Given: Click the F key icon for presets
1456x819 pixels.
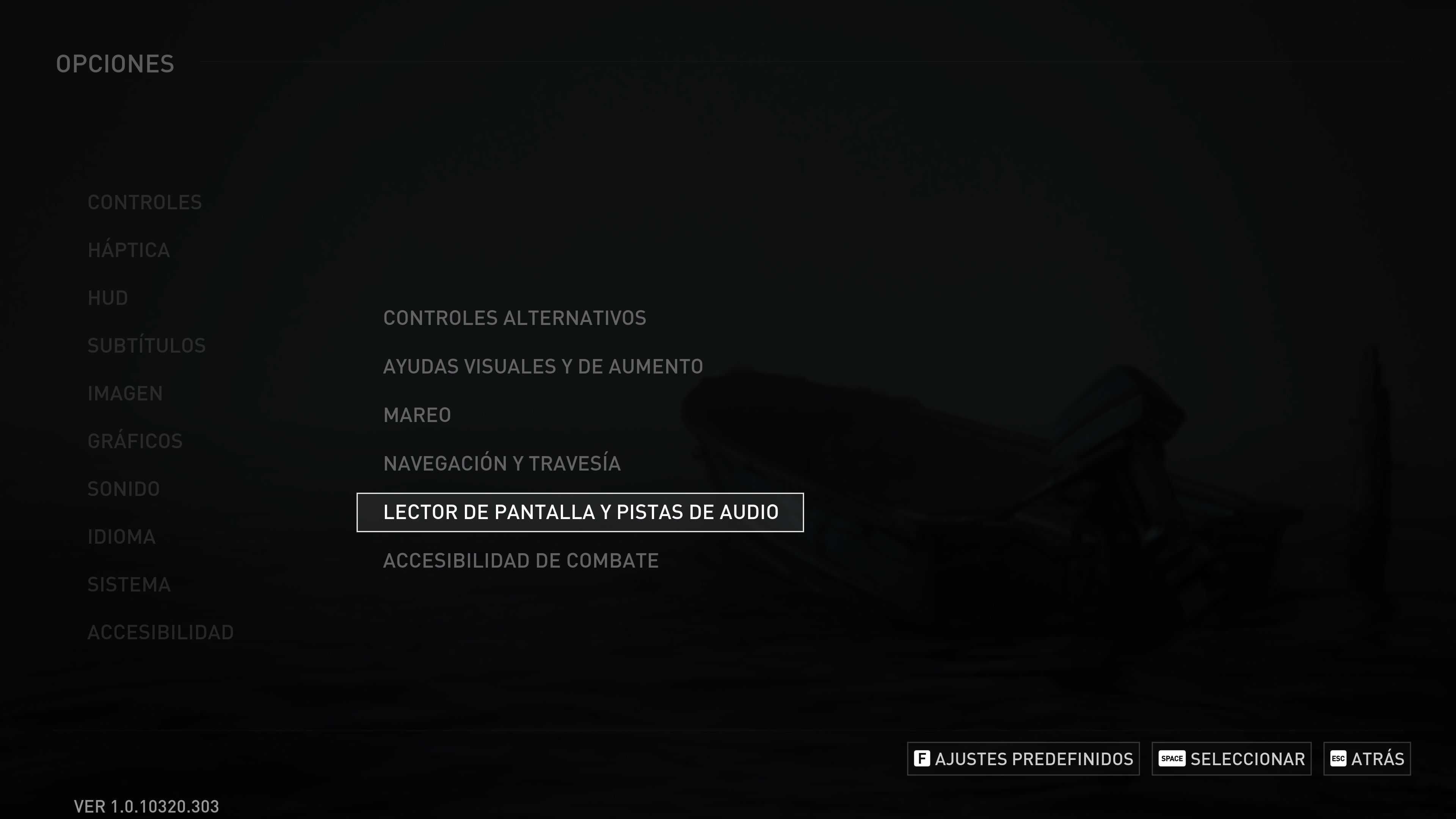Looking at the screenshot, I should pyautogui.click(x=922, y=758).
